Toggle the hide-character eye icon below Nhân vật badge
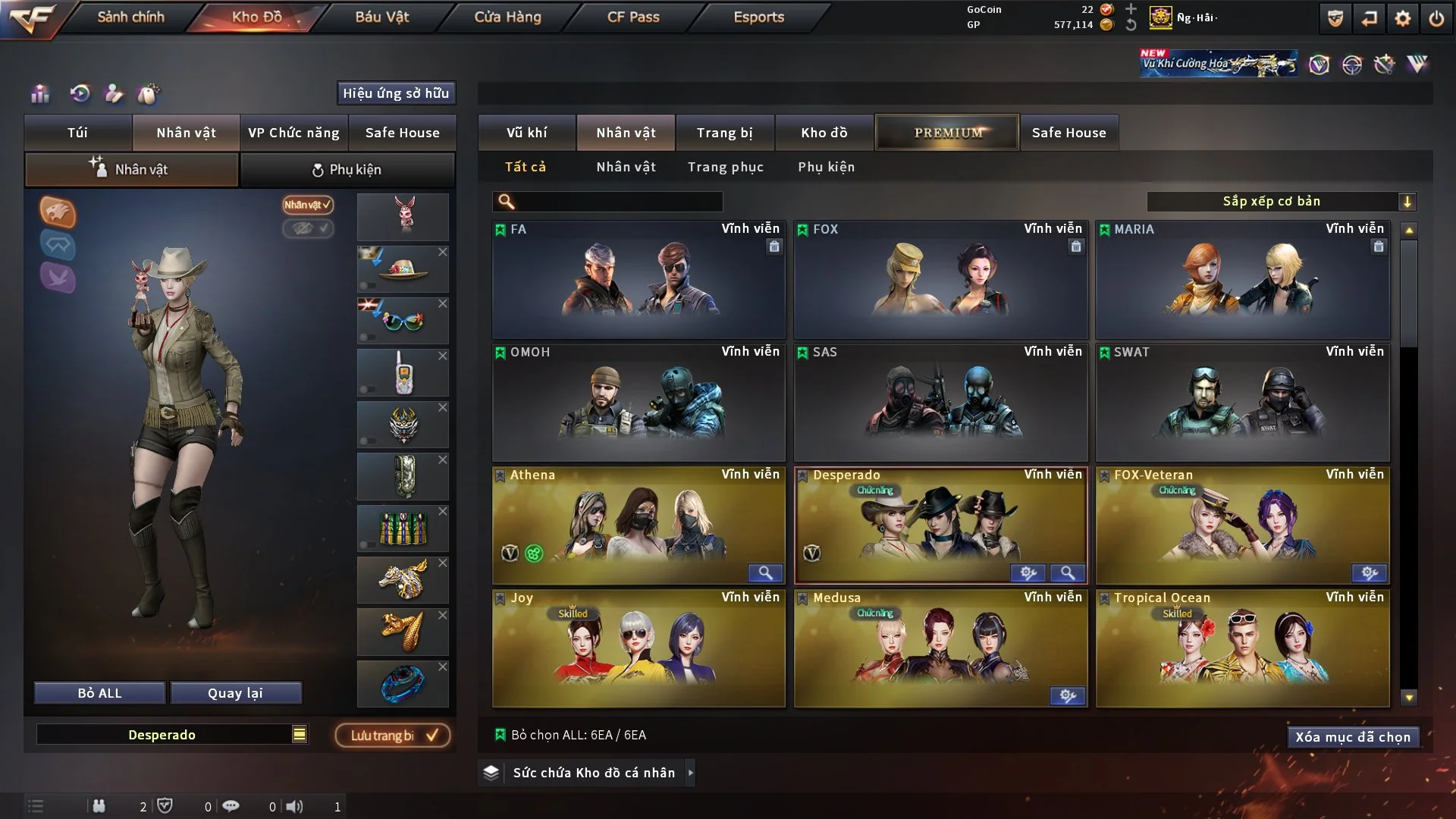The width and height of the screenshot is (1456, 819). (308, 229)
